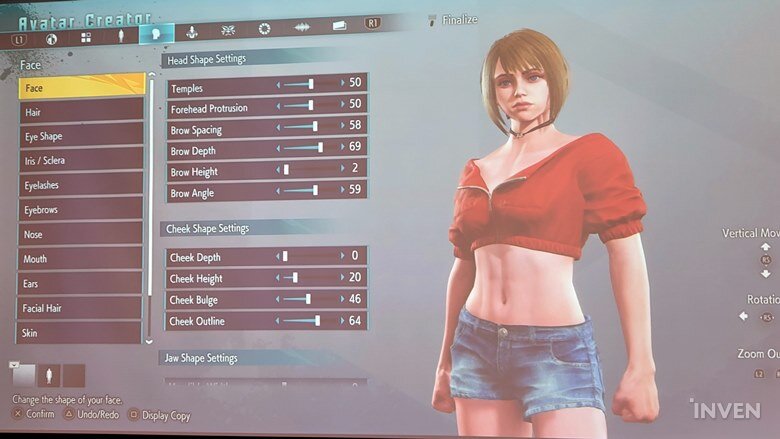This screenshot has height=439, width=780.
Task: Open the Eyebrows category
Action: click(80, 209)
